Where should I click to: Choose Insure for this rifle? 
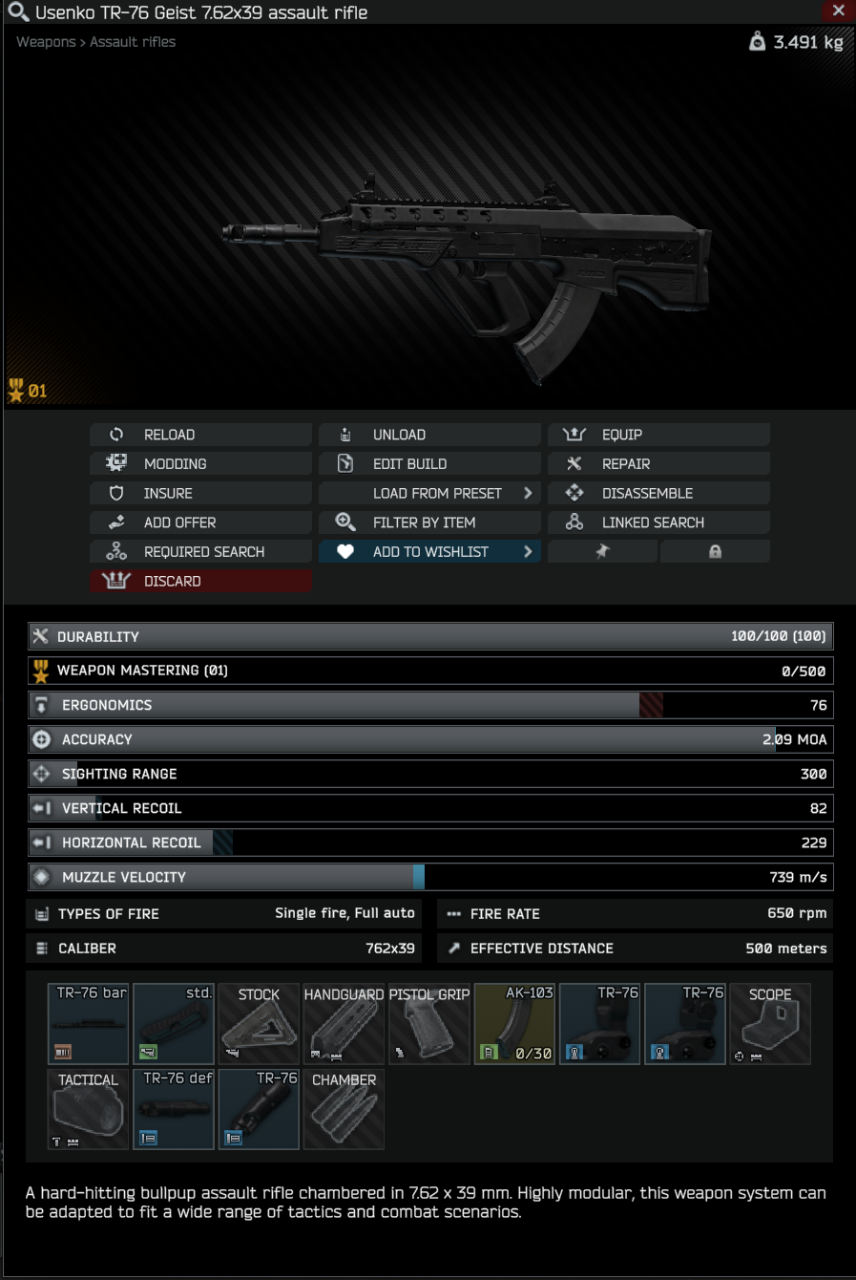[200, 493]
